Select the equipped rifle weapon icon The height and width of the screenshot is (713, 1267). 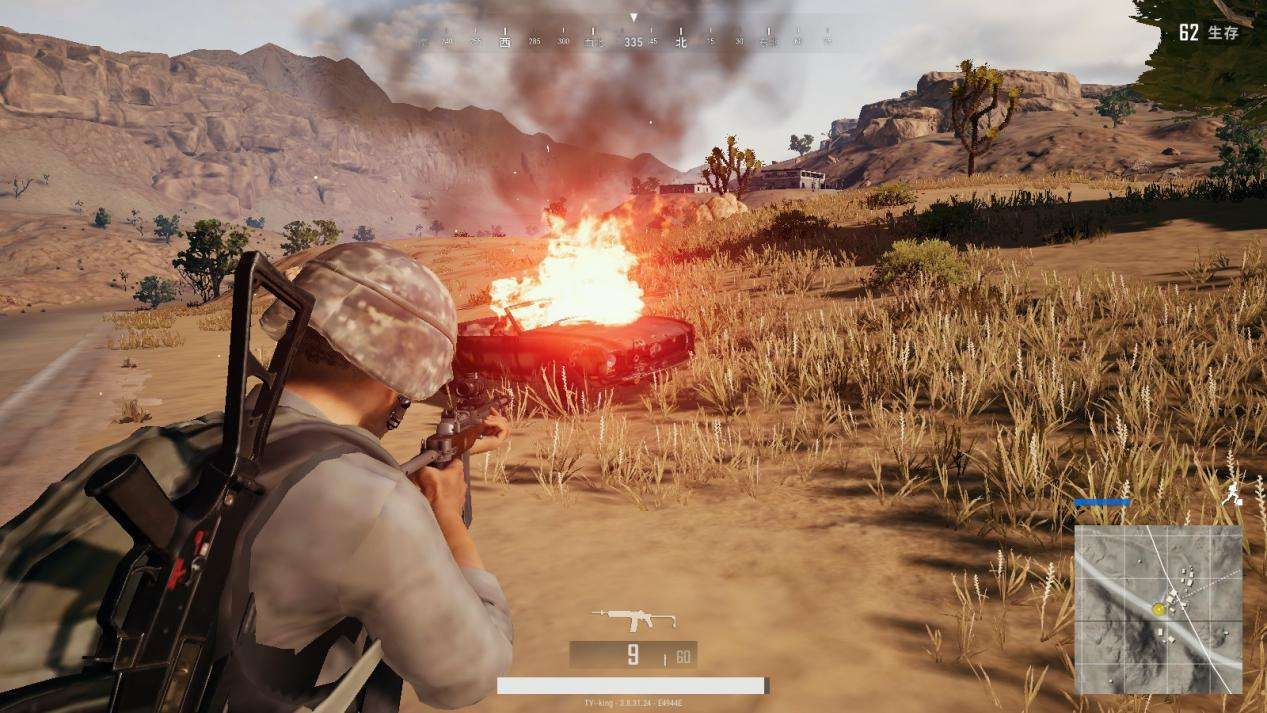click(x=633, y=620)
